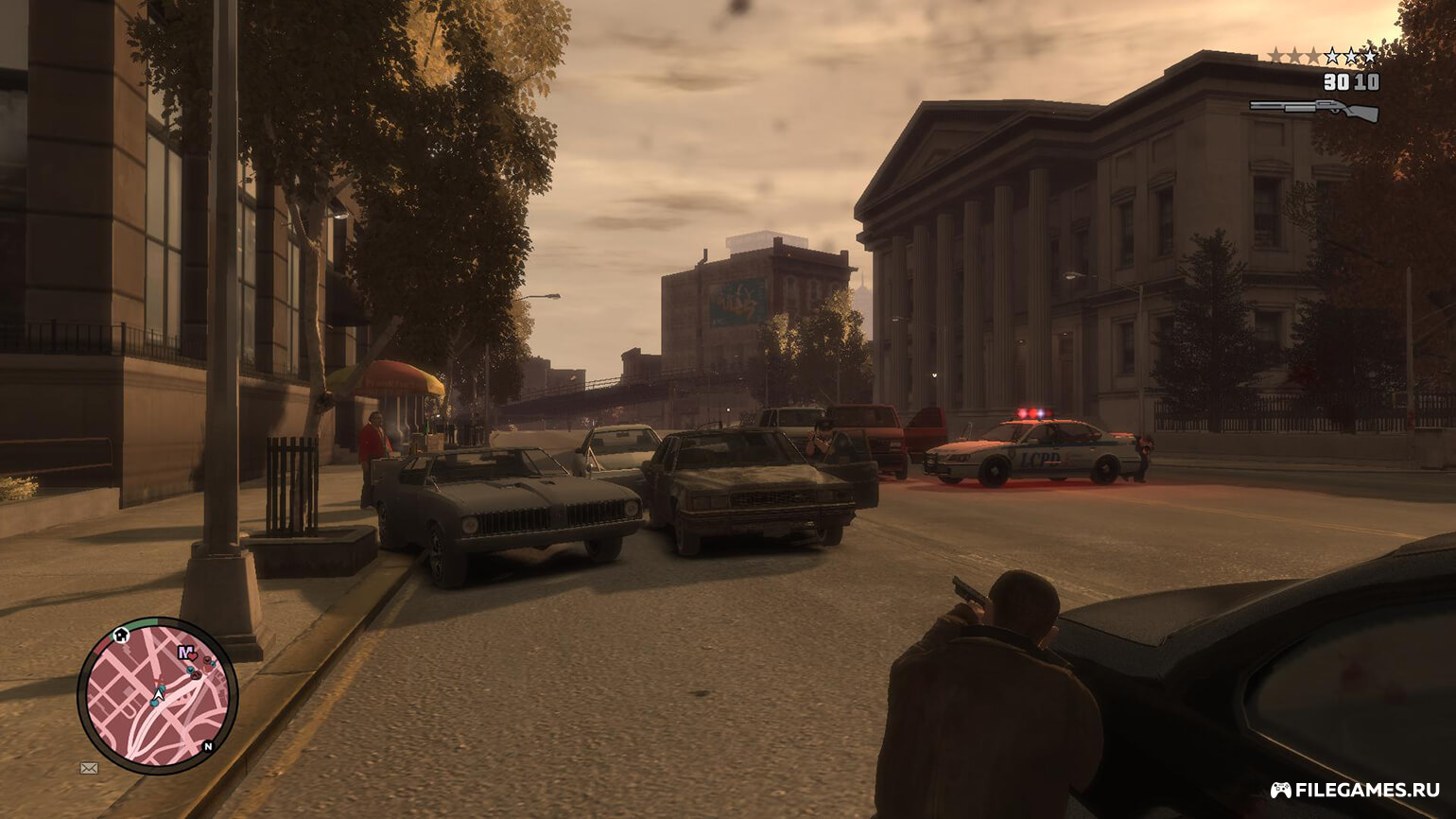Open the envelope message icon
Image resolution: width=1456 pixels, height=819 pixels.
[x=89, y=768]
